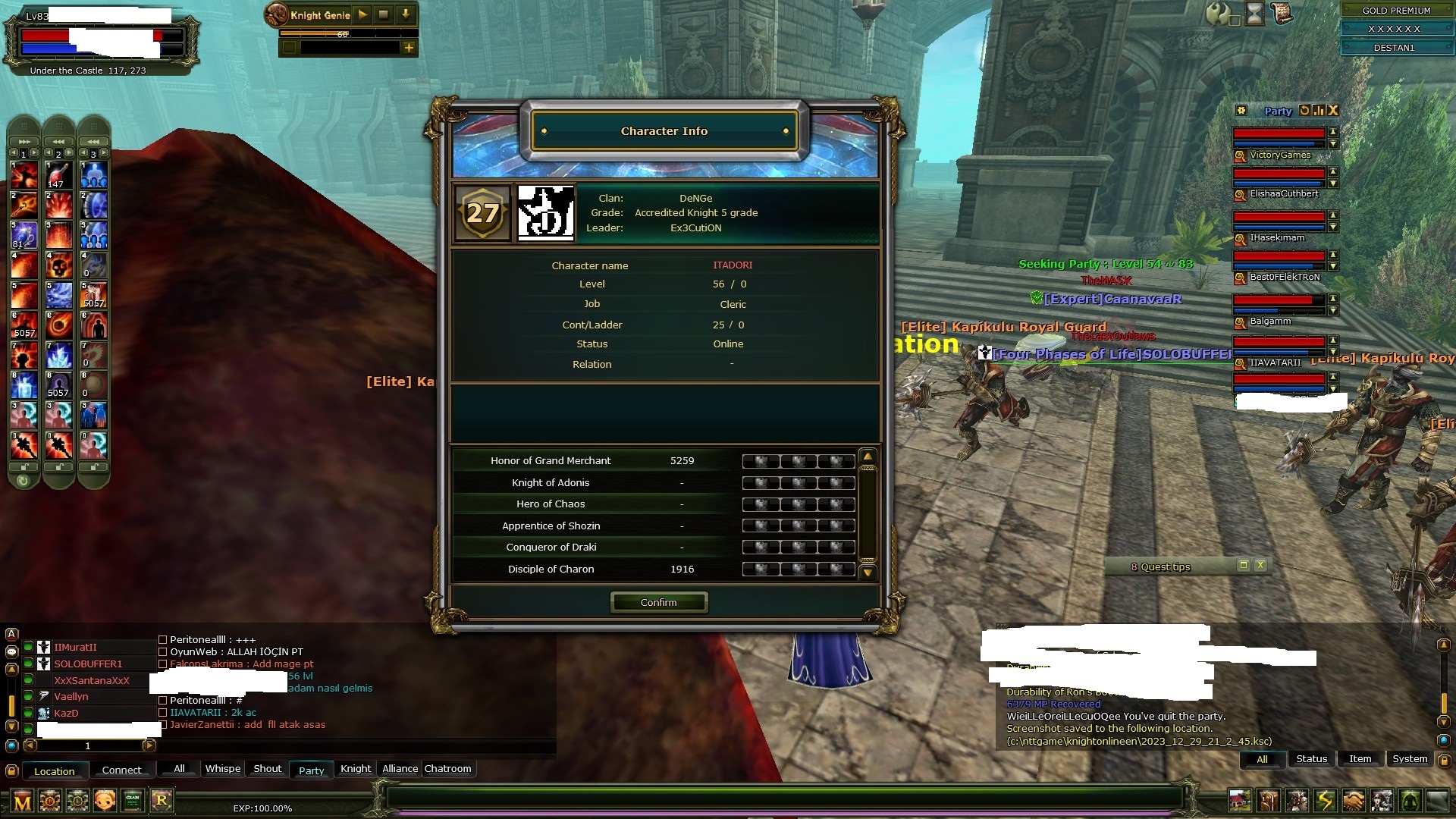This screenshot has height=819, width=1456.
Task: Start the Knight Genie play button
Action: point(362,14)
